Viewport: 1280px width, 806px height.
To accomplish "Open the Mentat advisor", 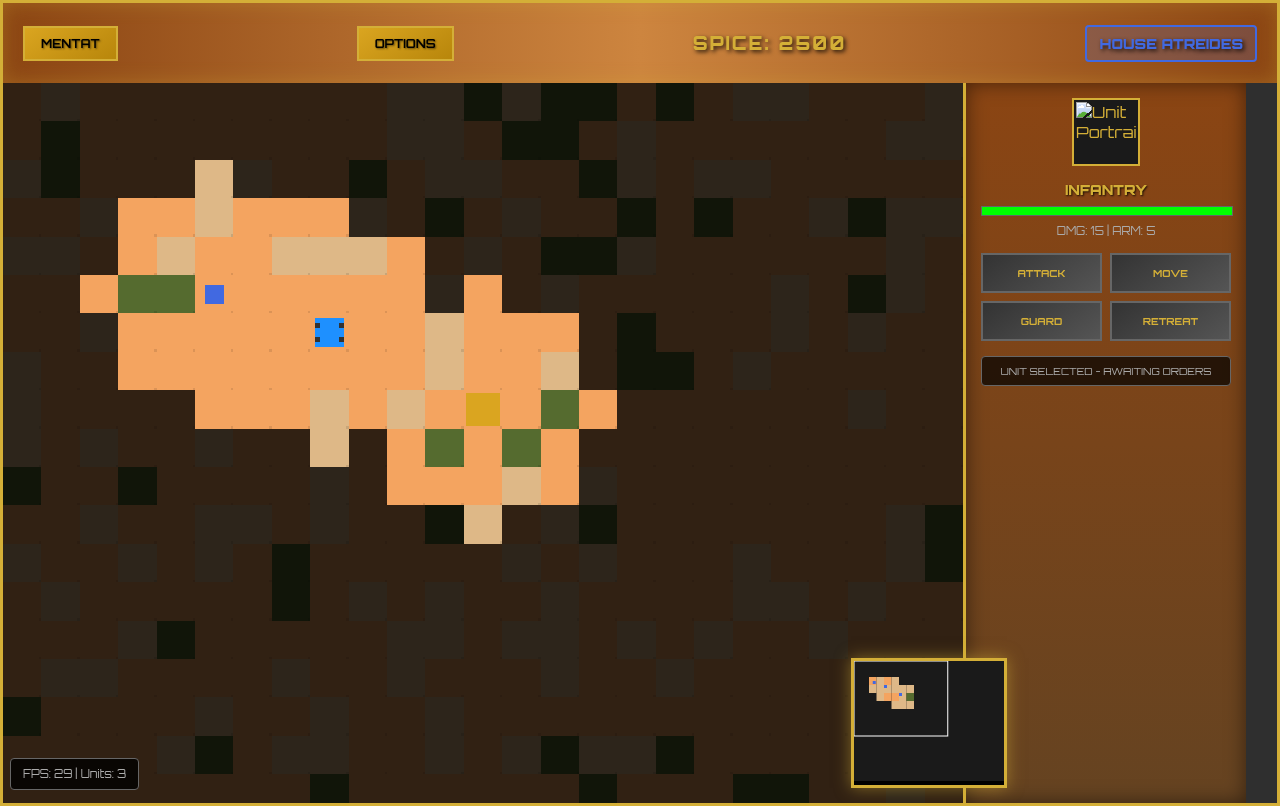I will click(x=70, y=43).
